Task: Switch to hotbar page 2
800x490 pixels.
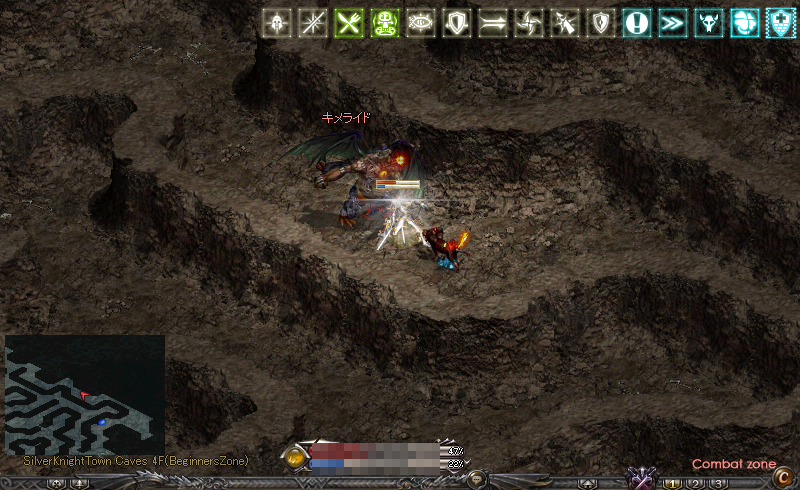Action: pos(696,484)
